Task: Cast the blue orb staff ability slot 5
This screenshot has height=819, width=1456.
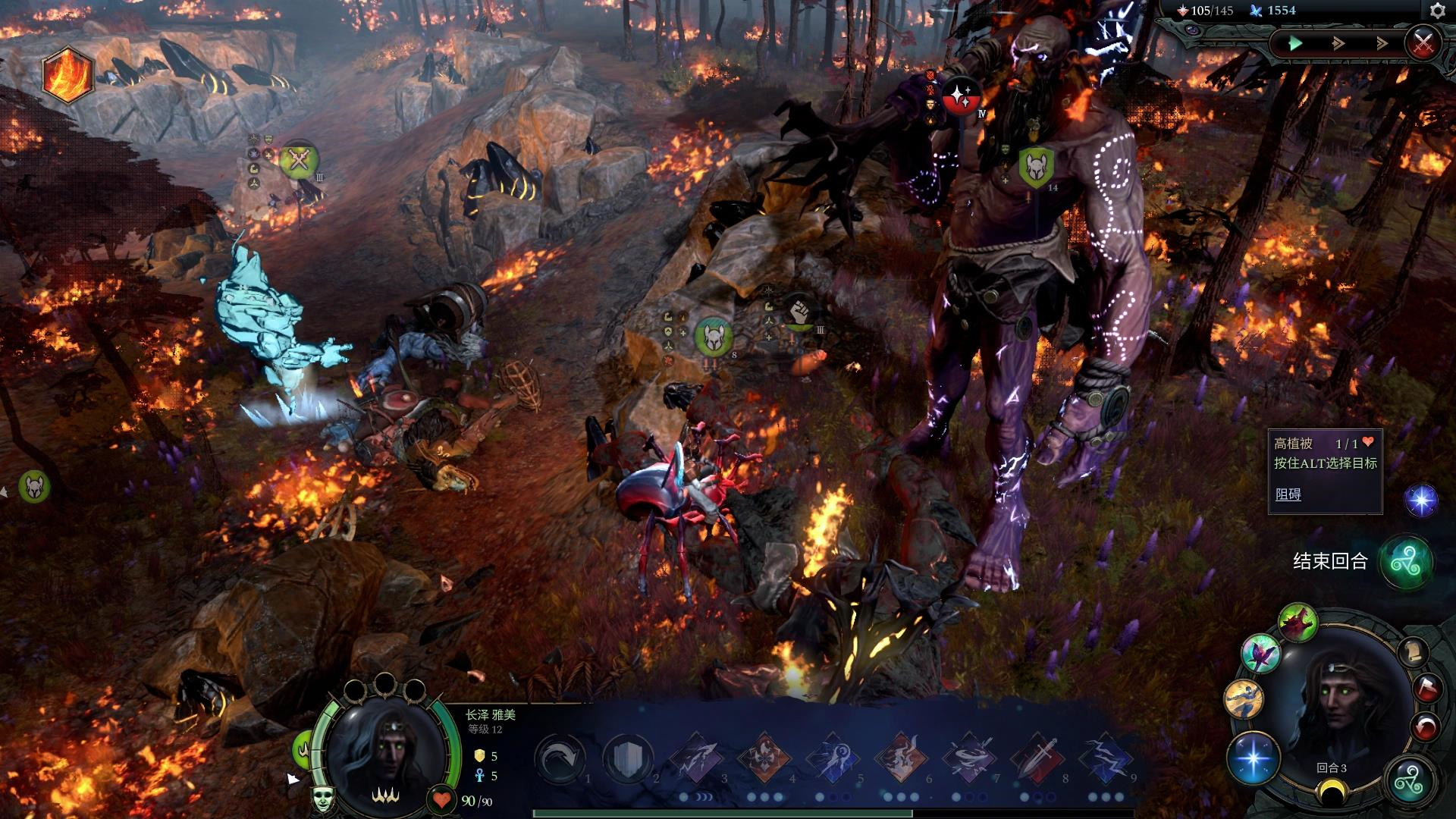Action: [833, 758]
